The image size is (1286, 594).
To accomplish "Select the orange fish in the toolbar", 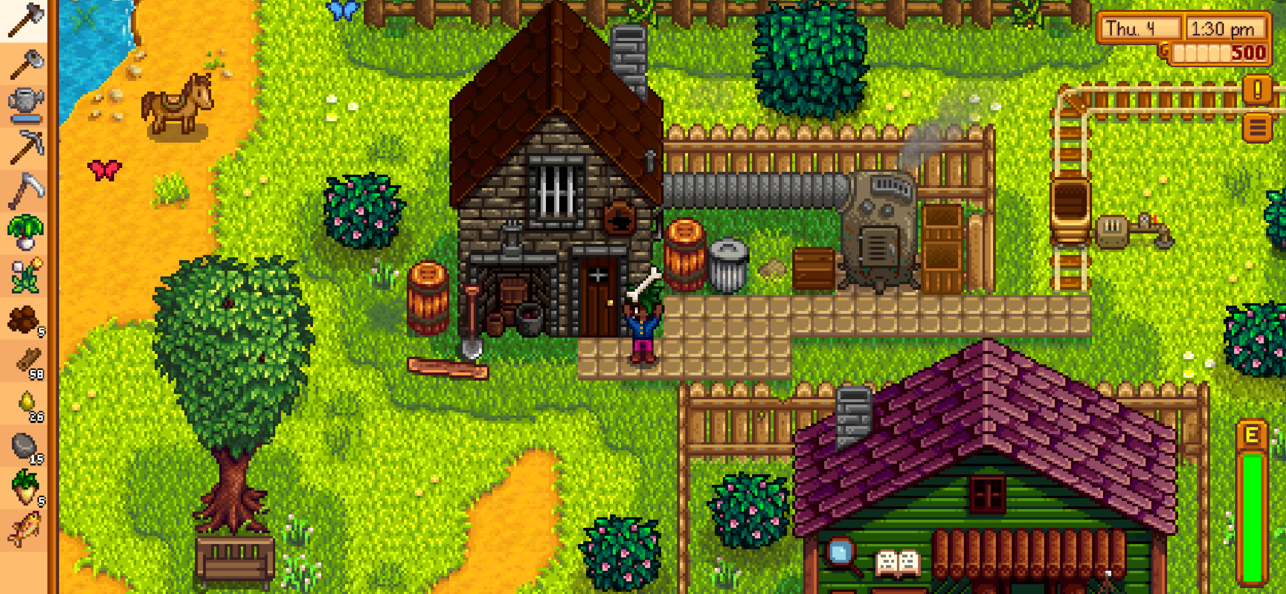I will click(24, 530).
